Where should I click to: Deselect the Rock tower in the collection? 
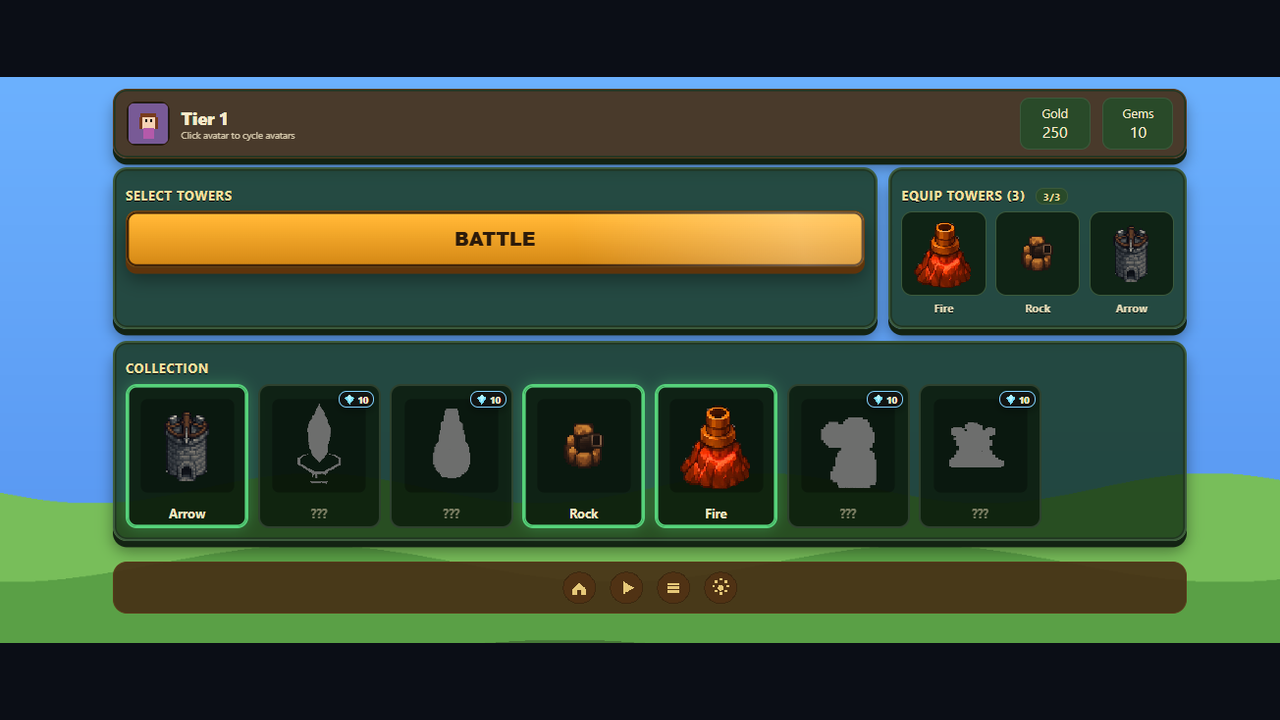[583, 456]
